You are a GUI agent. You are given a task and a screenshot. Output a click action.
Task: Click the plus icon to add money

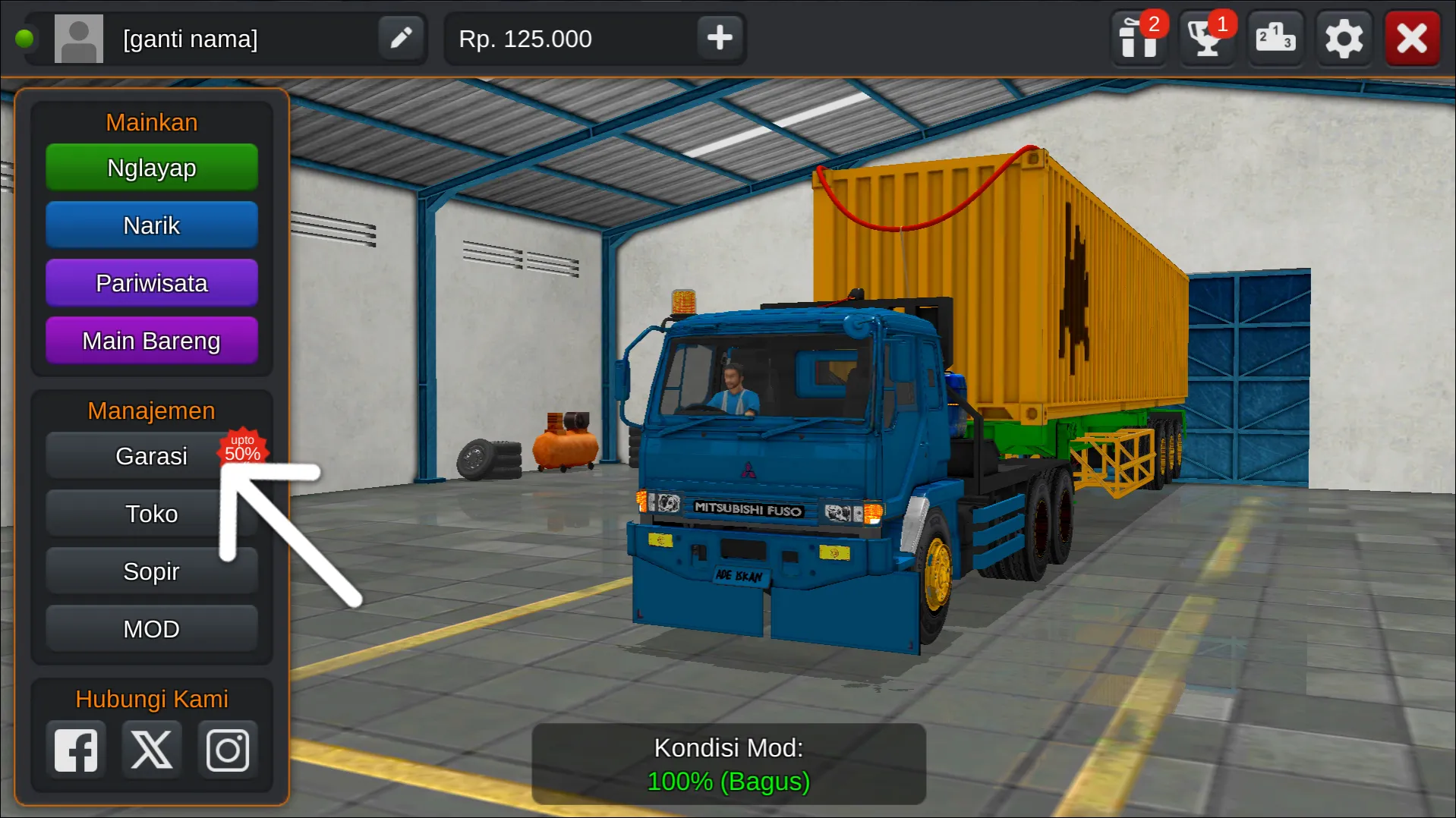coord(719,38)
